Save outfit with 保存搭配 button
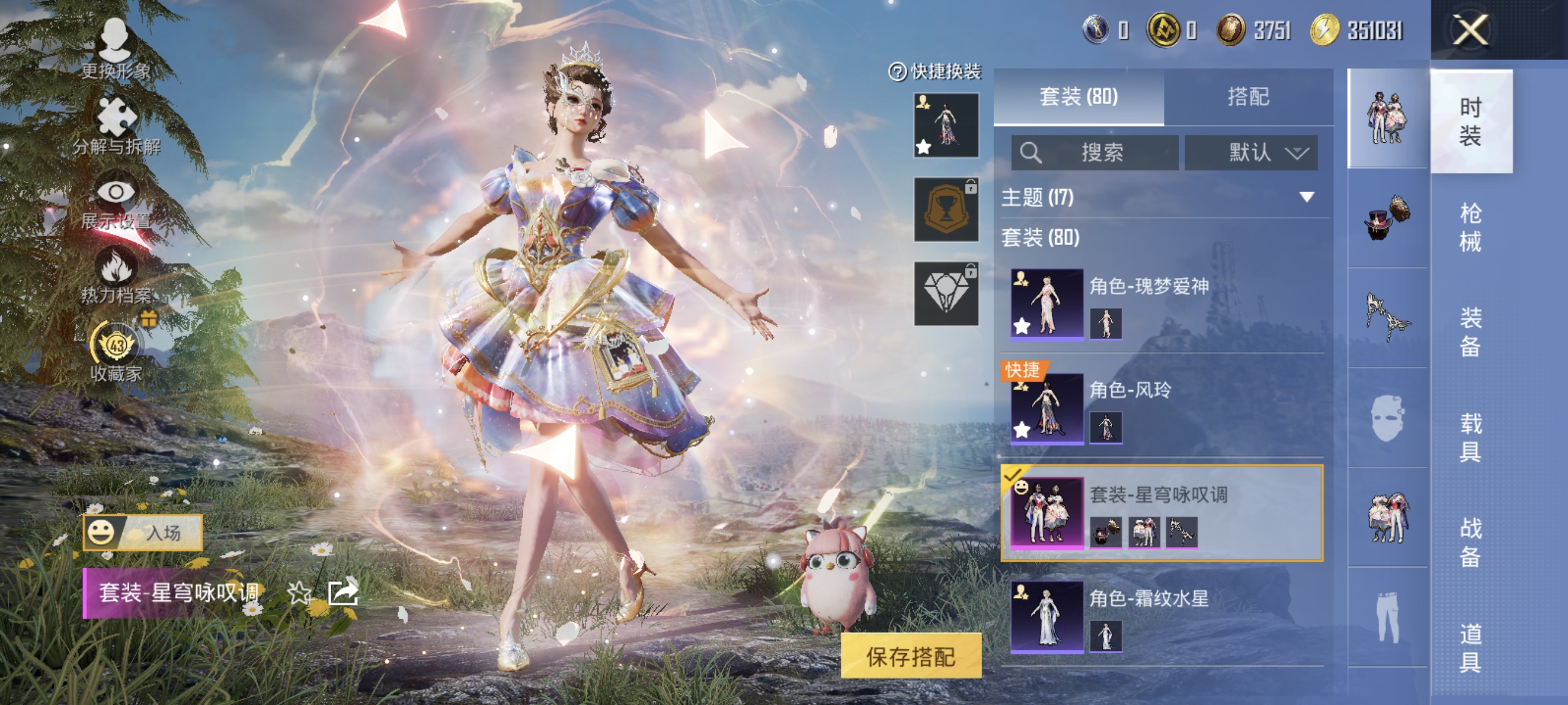Viewport: 1568px width, 705px height. pos(911,656)
